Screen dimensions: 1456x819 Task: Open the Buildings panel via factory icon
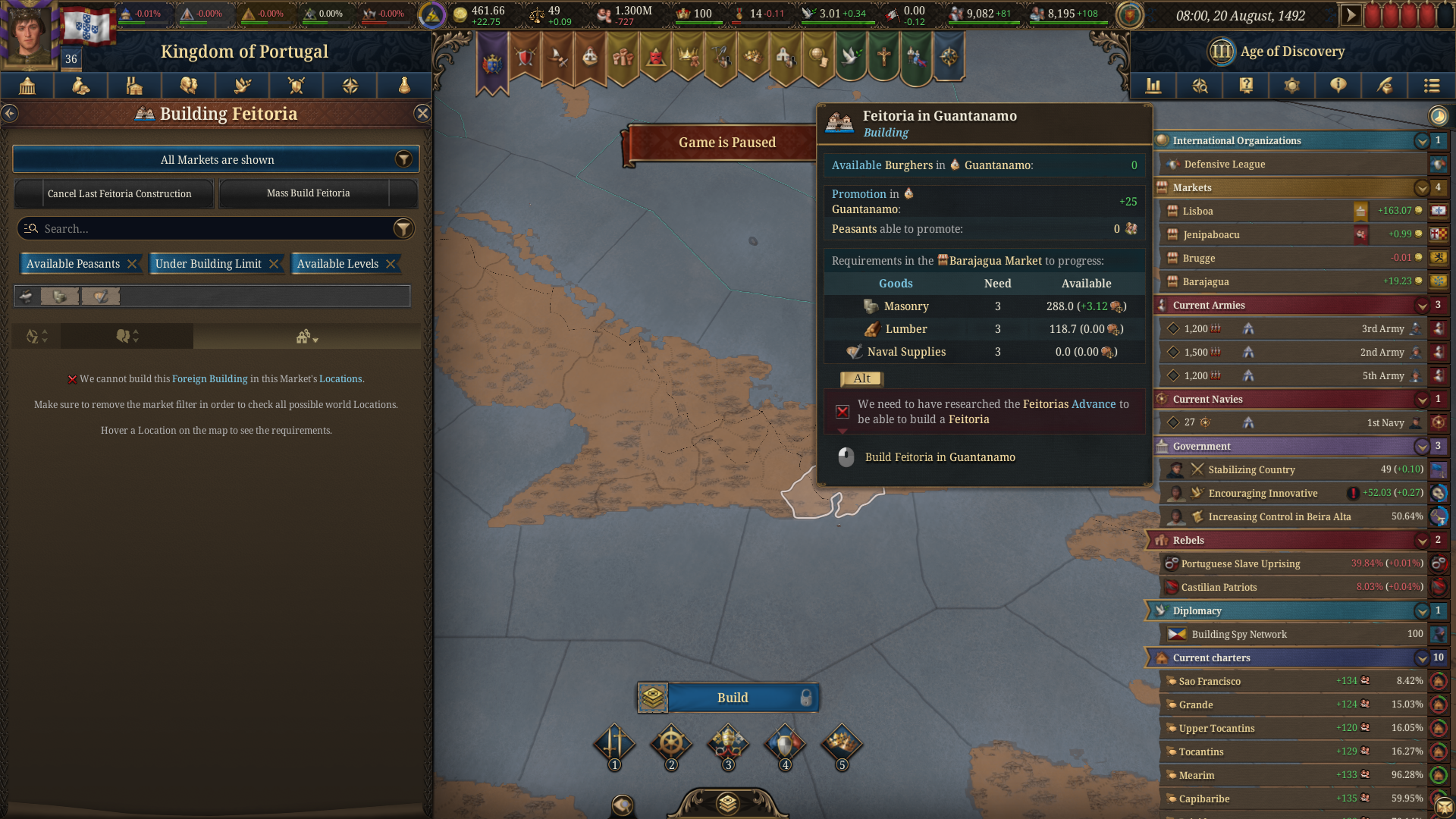[134, 86]
